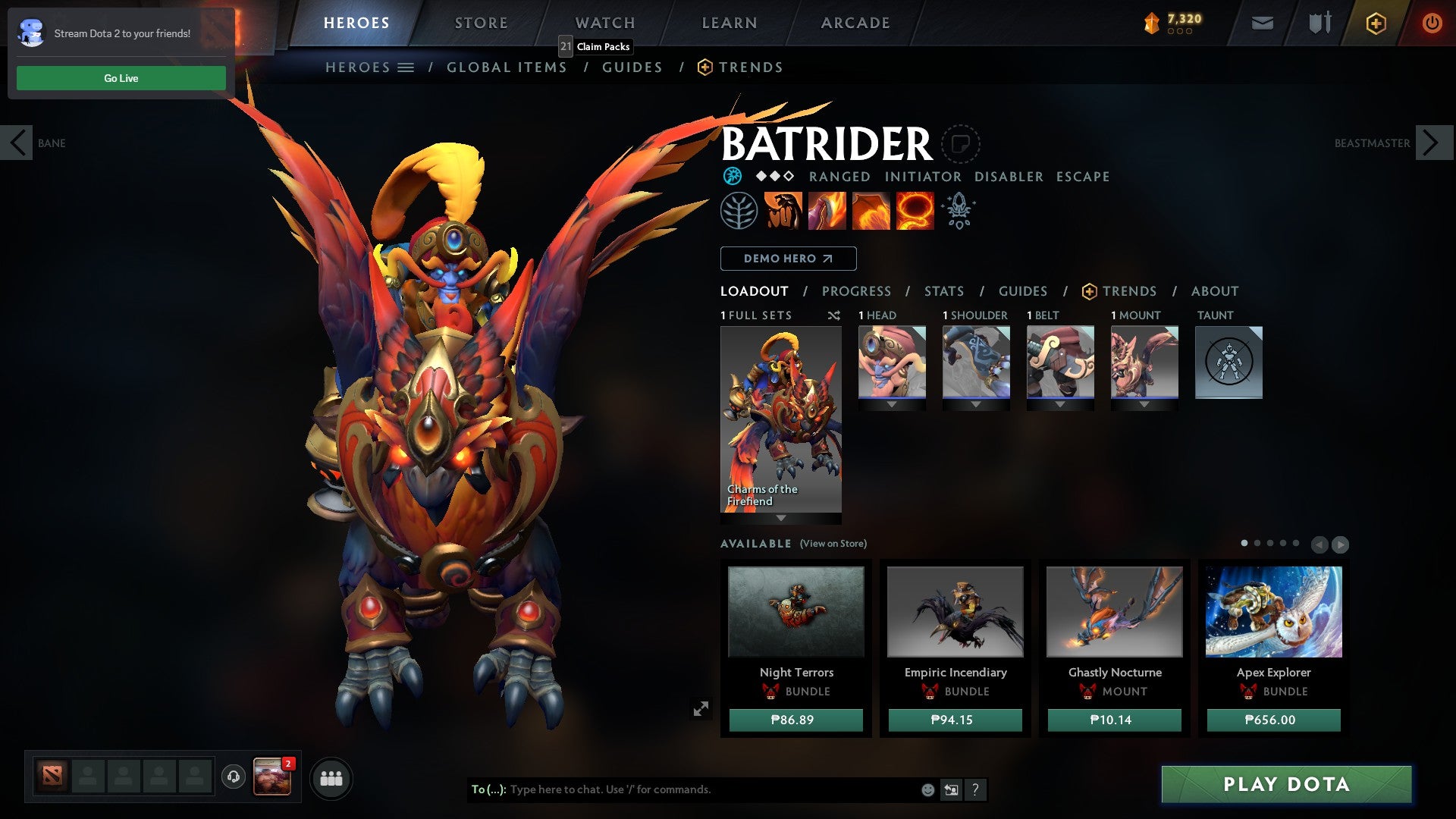Open the Watch menu
This screenshot has width=1456, height=819.
[604, 22]
